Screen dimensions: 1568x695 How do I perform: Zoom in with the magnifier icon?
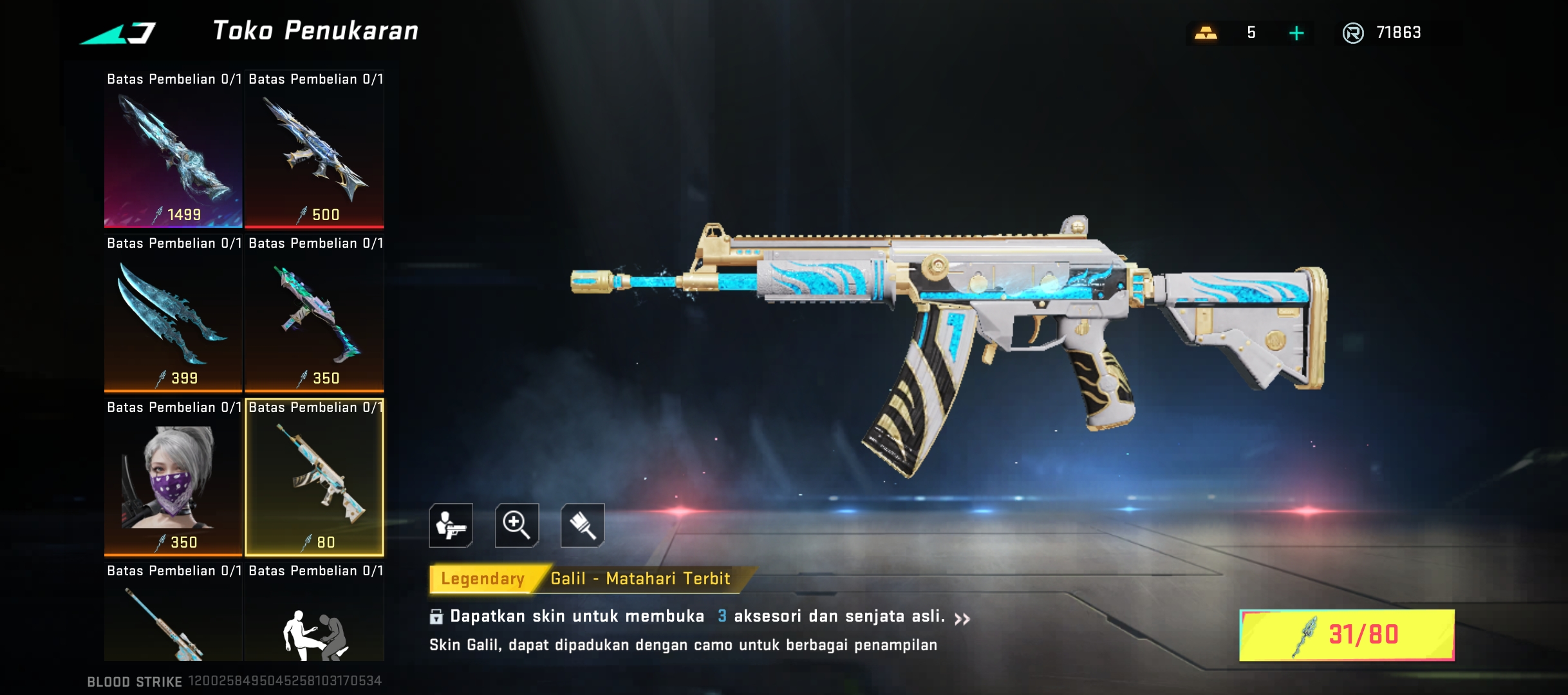517,525
